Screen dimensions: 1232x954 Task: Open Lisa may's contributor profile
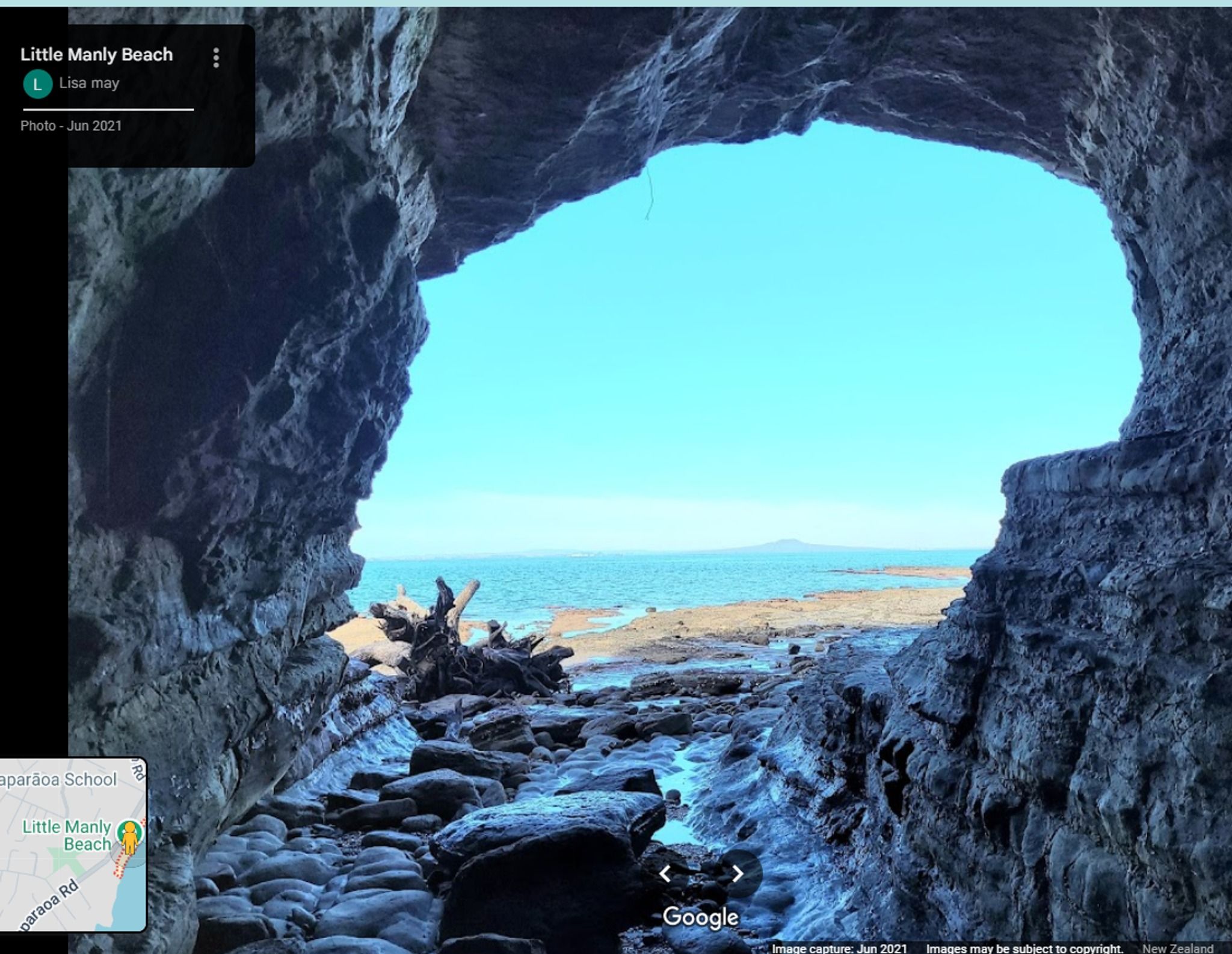89,83
